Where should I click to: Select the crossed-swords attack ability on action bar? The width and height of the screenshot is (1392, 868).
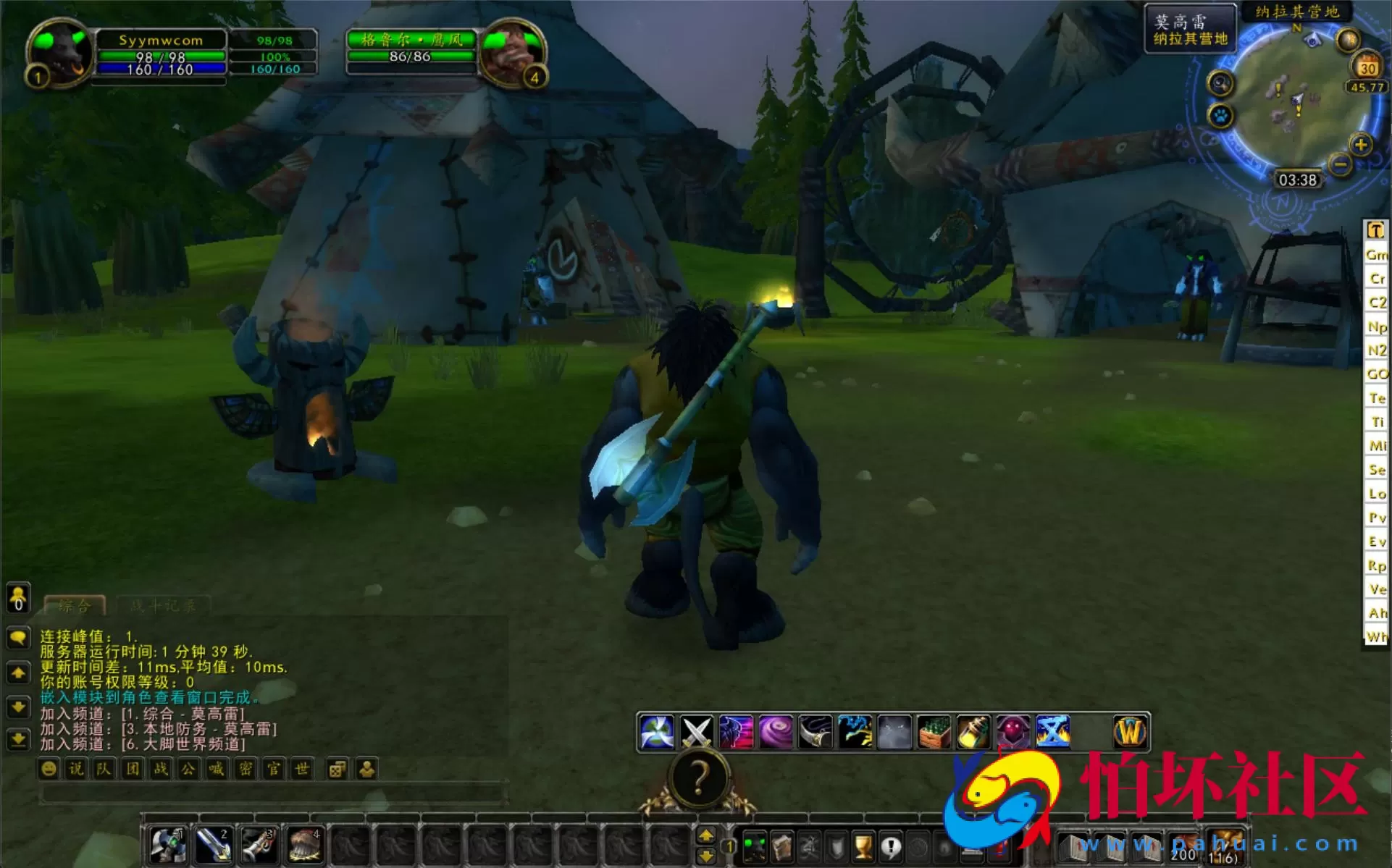click(x=697, y=731)
